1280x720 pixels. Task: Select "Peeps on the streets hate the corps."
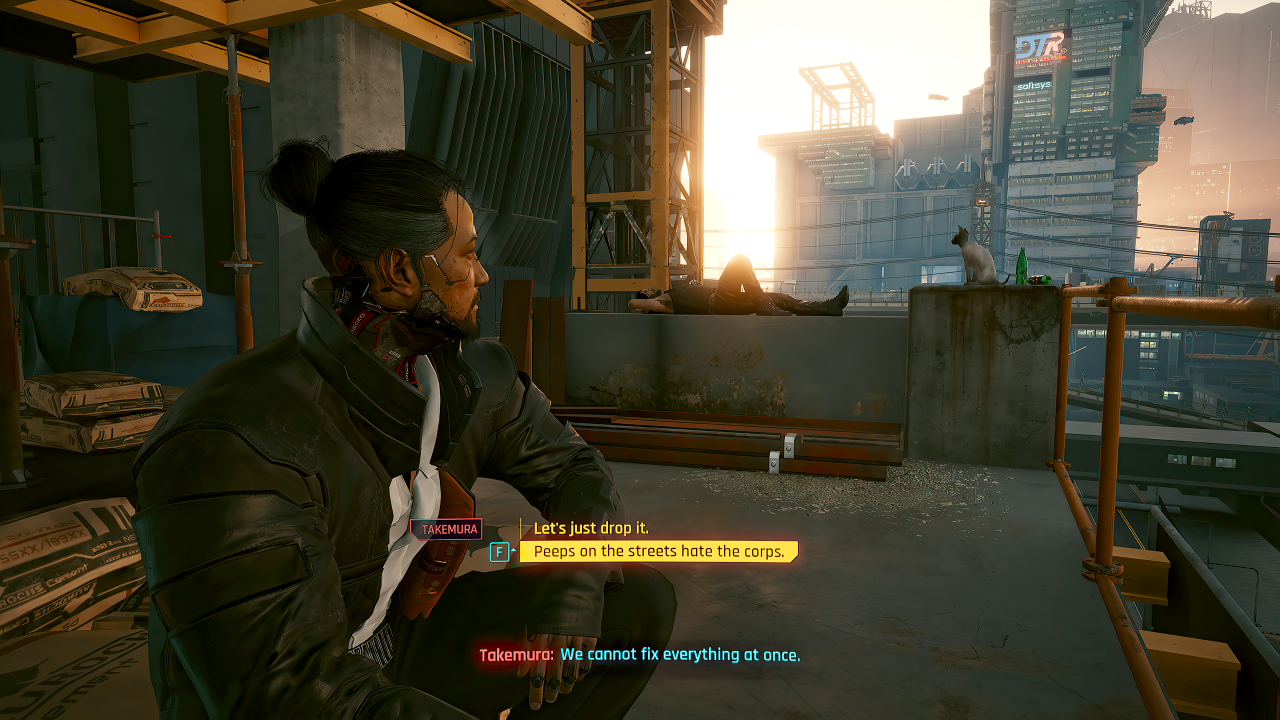click(x=658, y=551)
